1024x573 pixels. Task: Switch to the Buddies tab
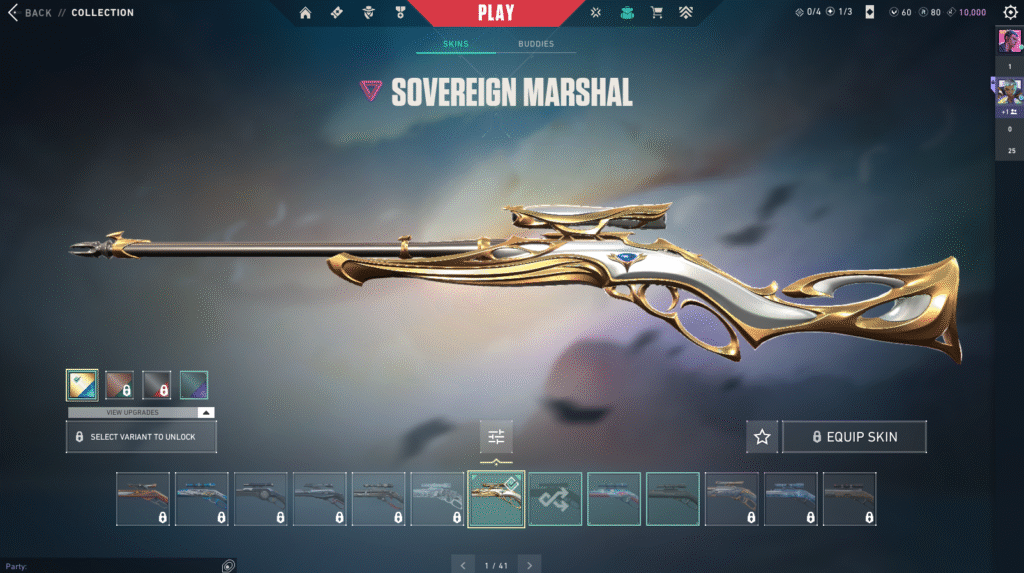click(x=536, y=45)
